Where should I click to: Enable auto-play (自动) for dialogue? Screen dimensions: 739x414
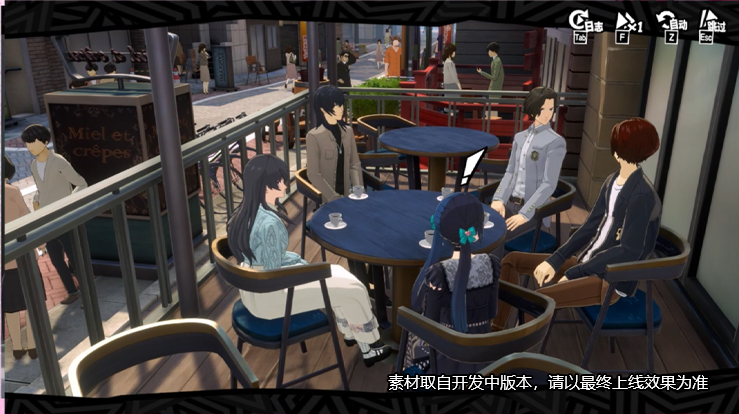tap(668, 22)
